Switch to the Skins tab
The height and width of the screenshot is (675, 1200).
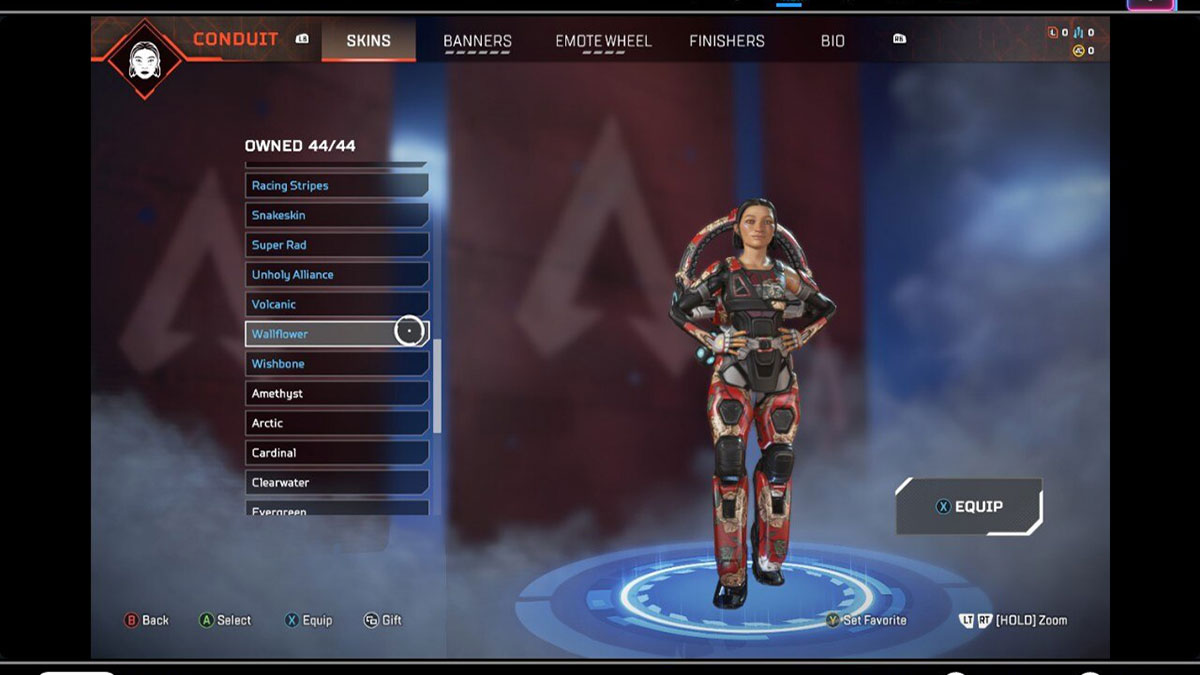[368, 41]
